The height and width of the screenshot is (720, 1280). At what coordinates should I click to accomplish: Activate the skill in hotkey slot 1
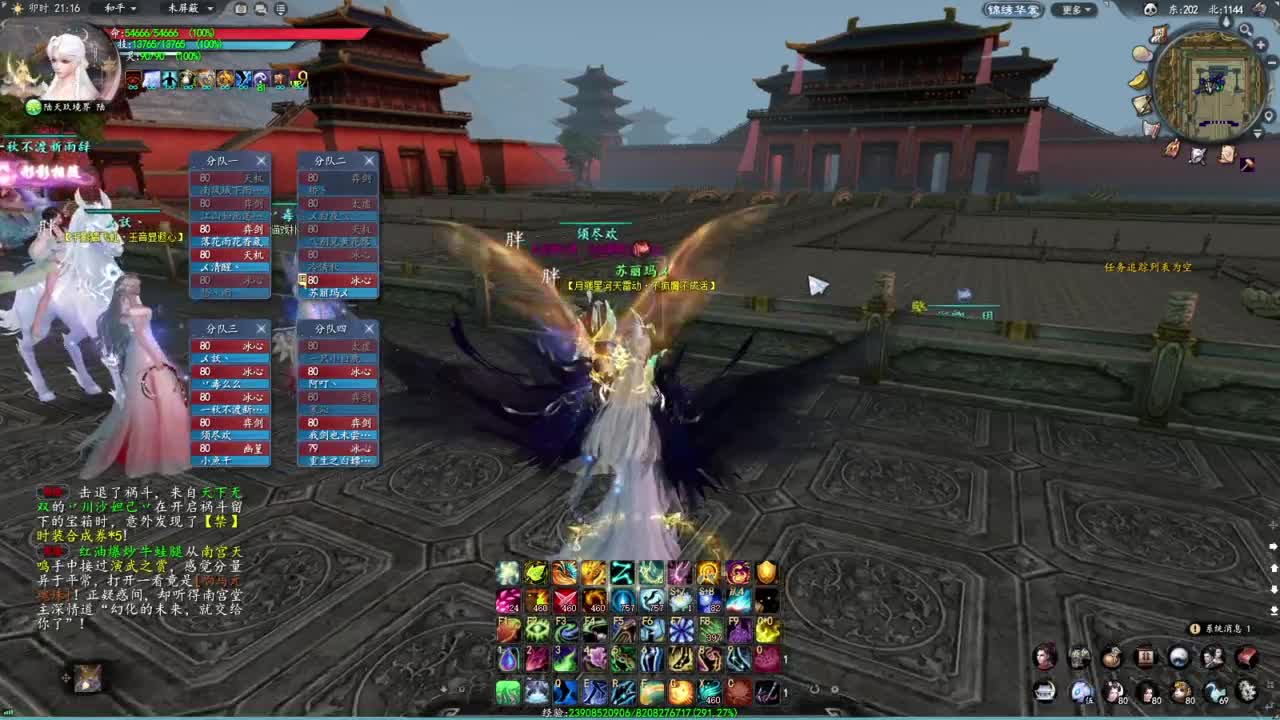(x=507, y=659)
